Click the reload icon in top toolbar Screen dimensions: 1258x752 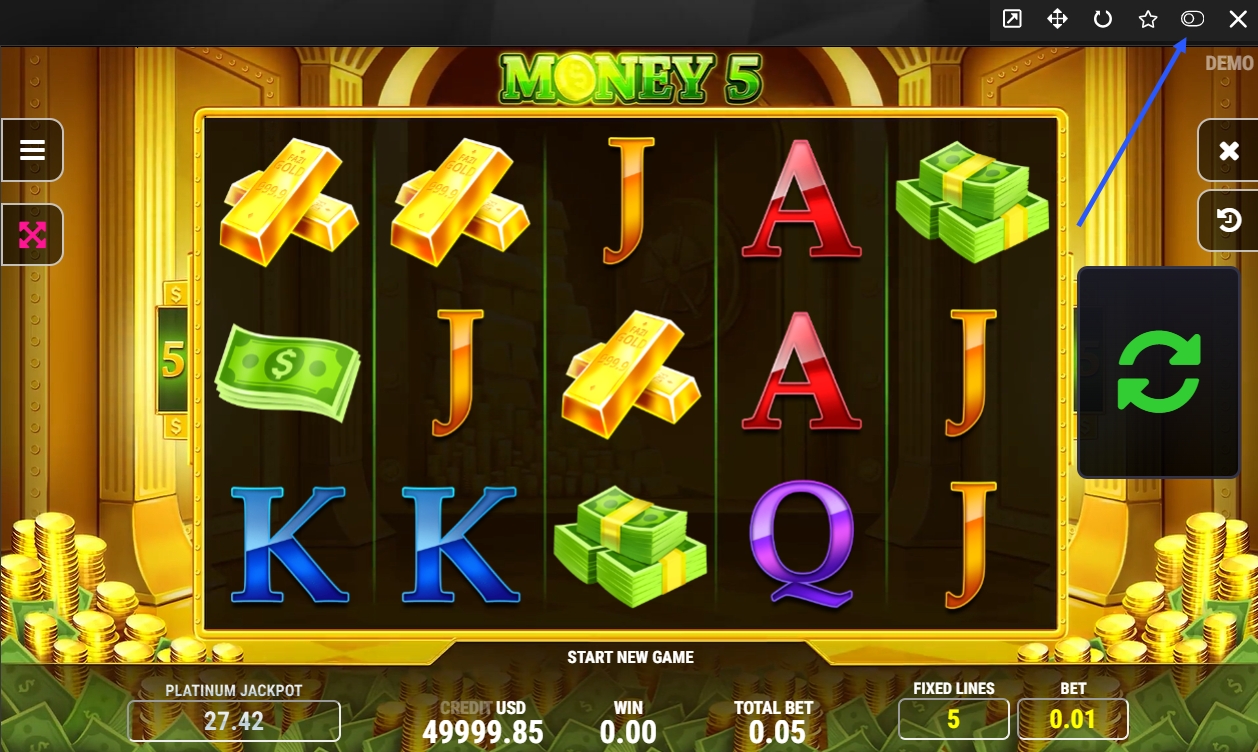click(1102, 19)
